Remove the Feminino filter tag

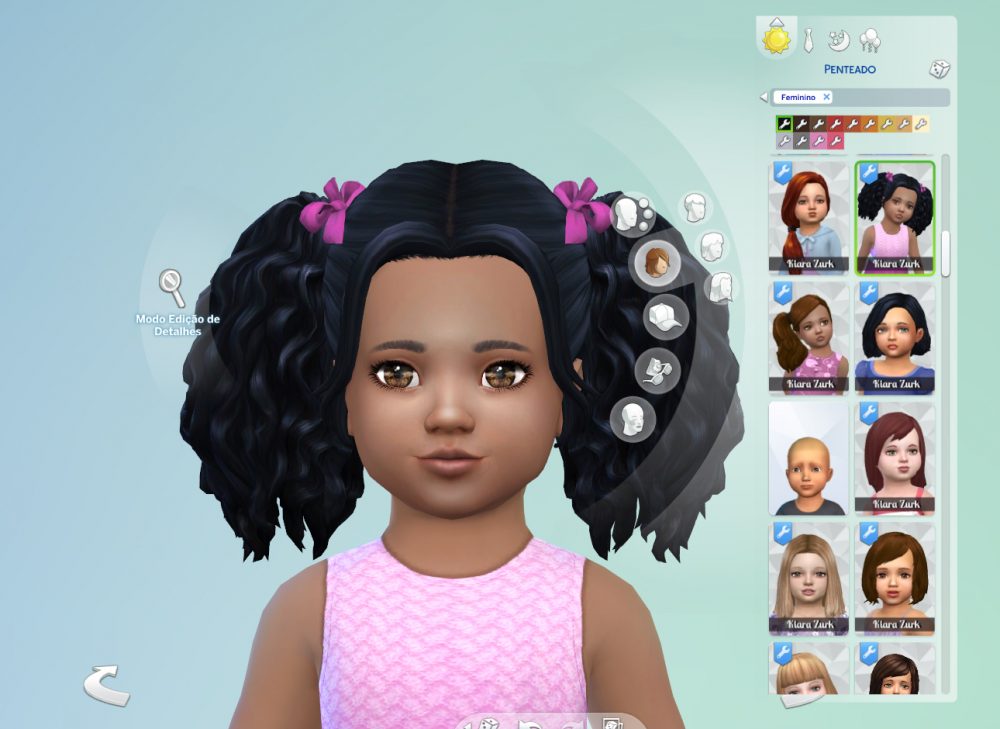[x=827, y=97]
